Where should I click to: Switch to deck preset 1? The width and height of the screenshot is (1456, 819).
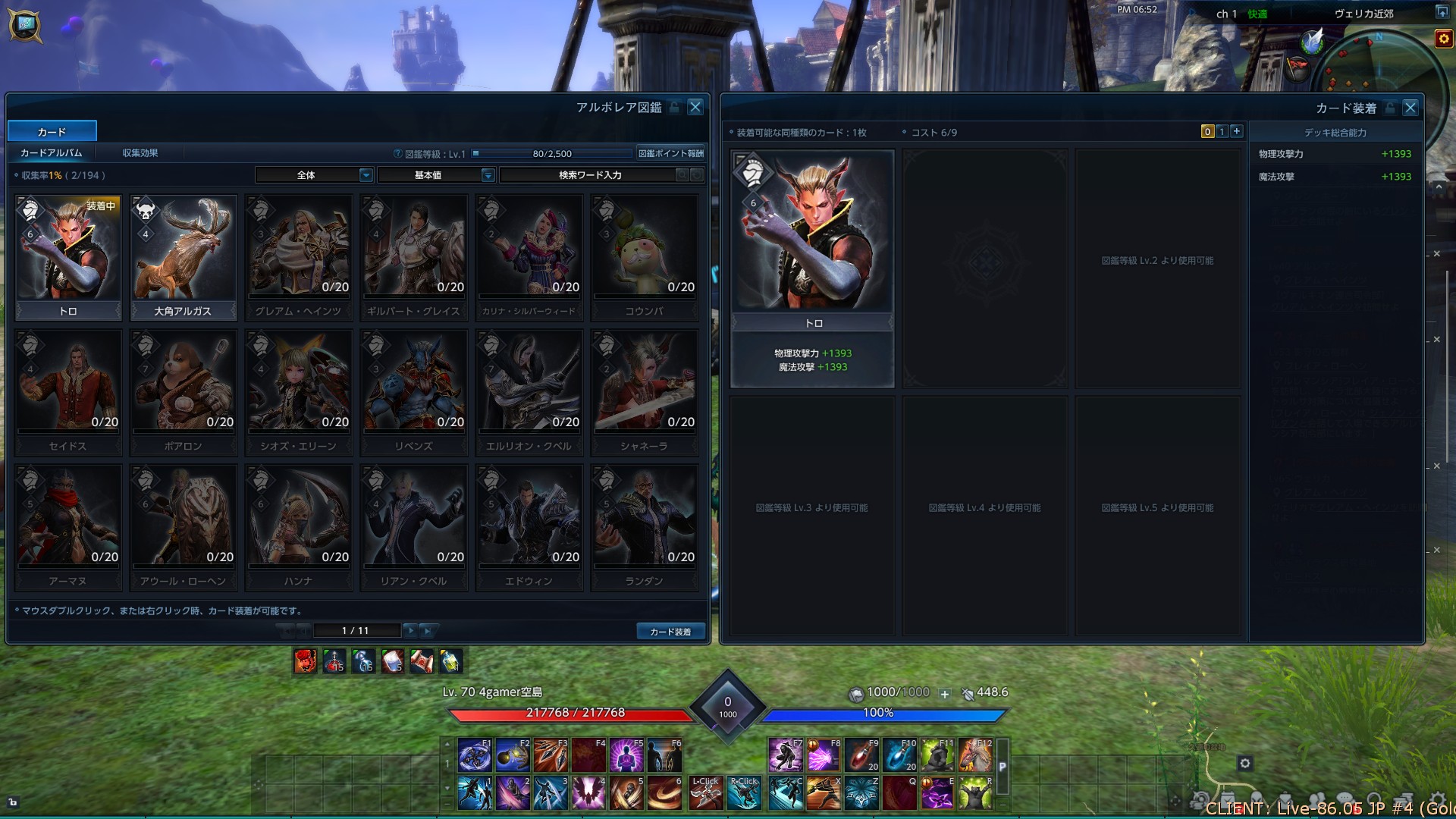1222,131
